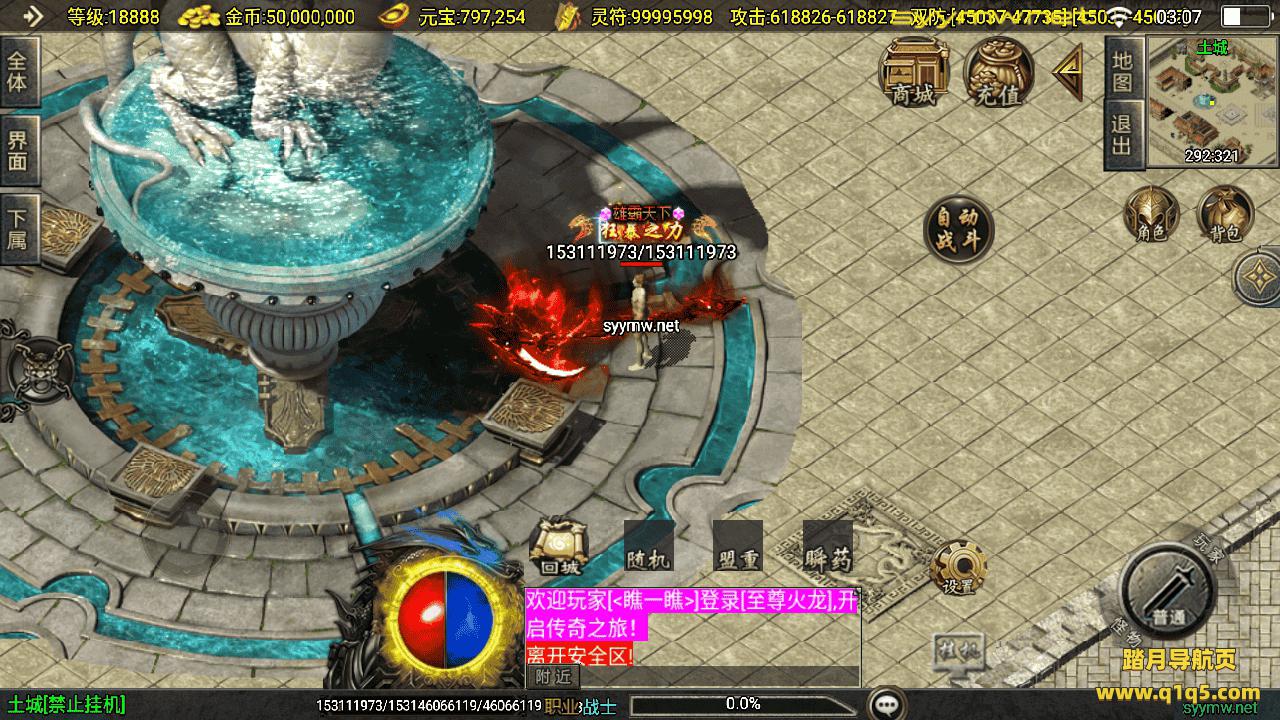The width and height of the screenshot is (1280, 720).
Task: Open the chat speech bubble button
Action: tap(886, 704)
